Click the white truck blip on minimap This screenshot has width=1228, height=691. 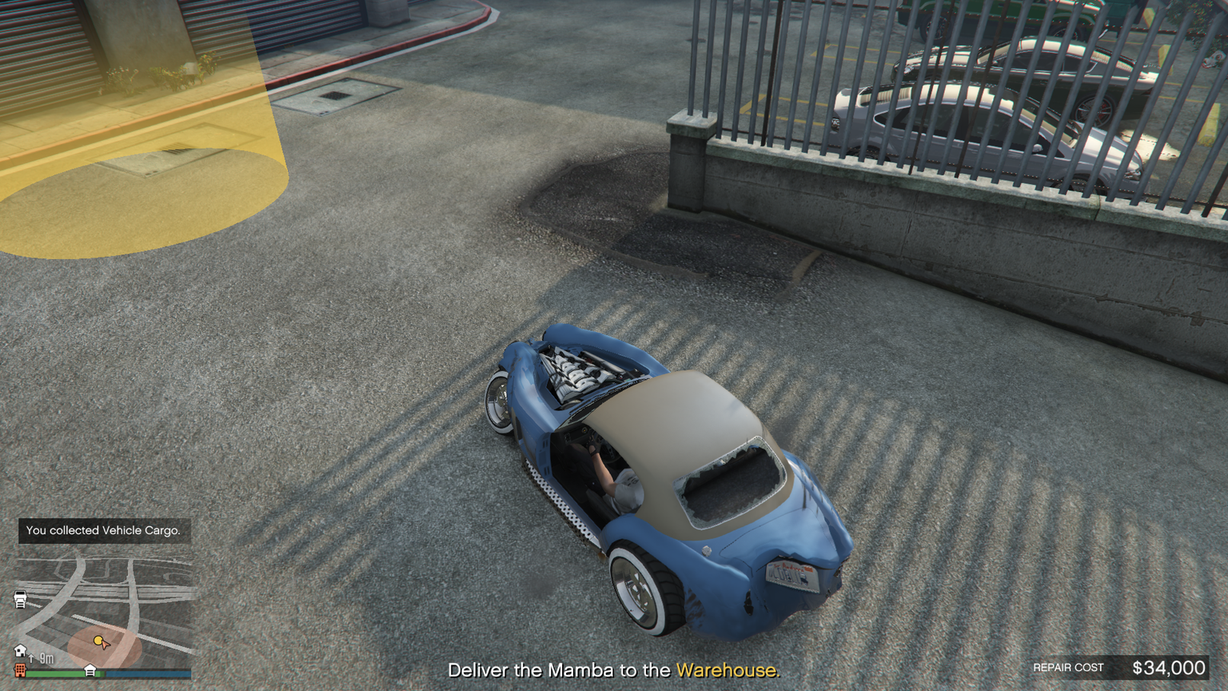click(x=21, y=599)
